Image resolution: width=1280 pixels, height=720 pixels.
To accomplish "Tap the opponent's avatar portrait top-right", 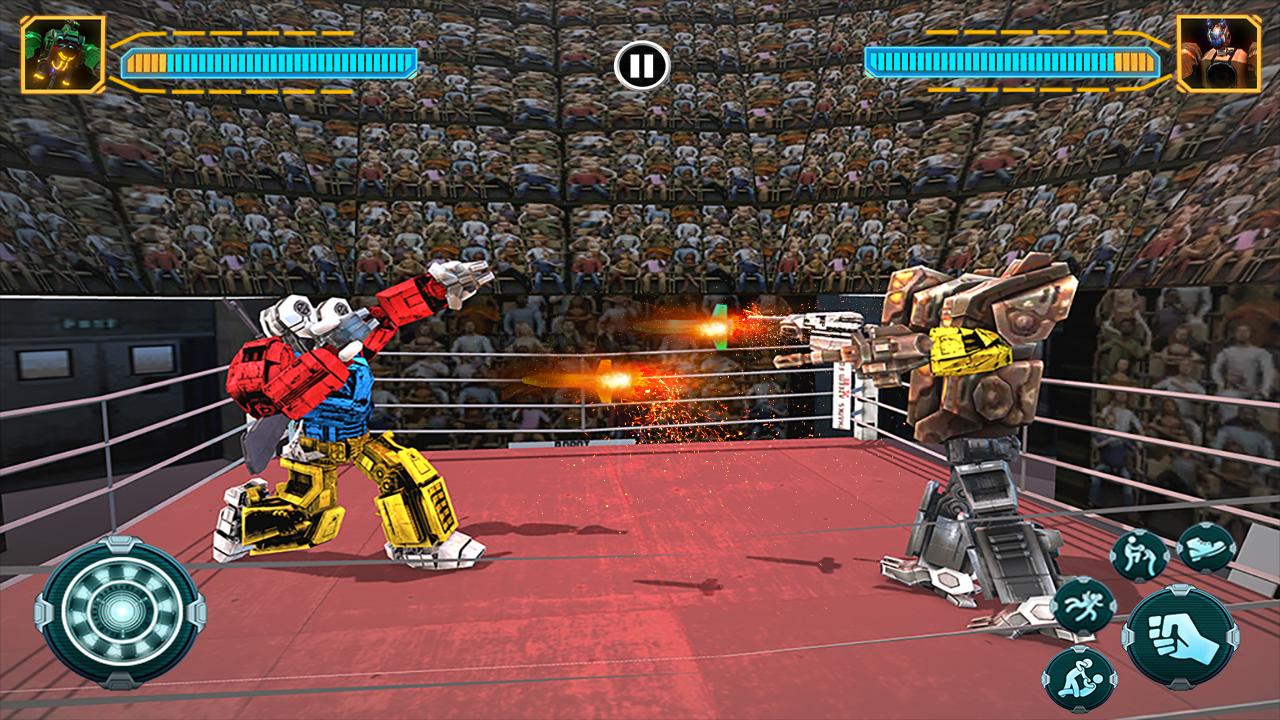I will click(x=1218, y=55).
